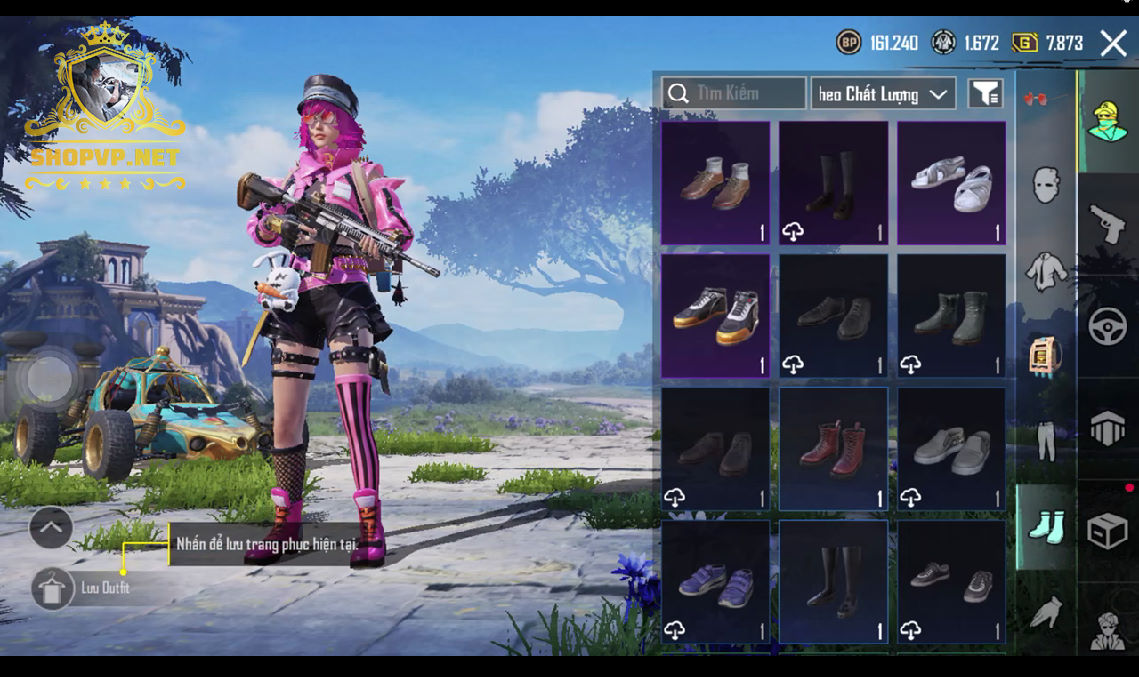Open the jacket clothing category
Viewport: 1139px width, 677px height.
(1046, 270)
